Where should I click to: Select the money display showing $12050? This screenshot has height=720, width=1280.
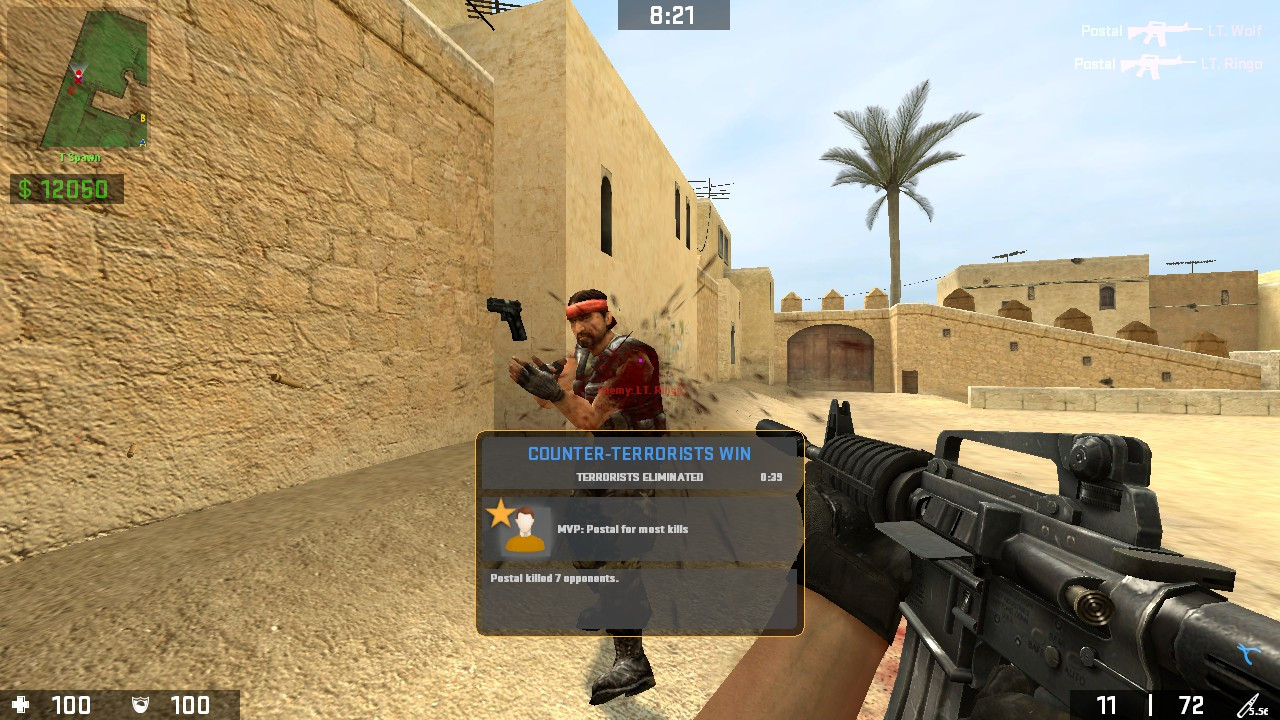click(x=66, y=188)
